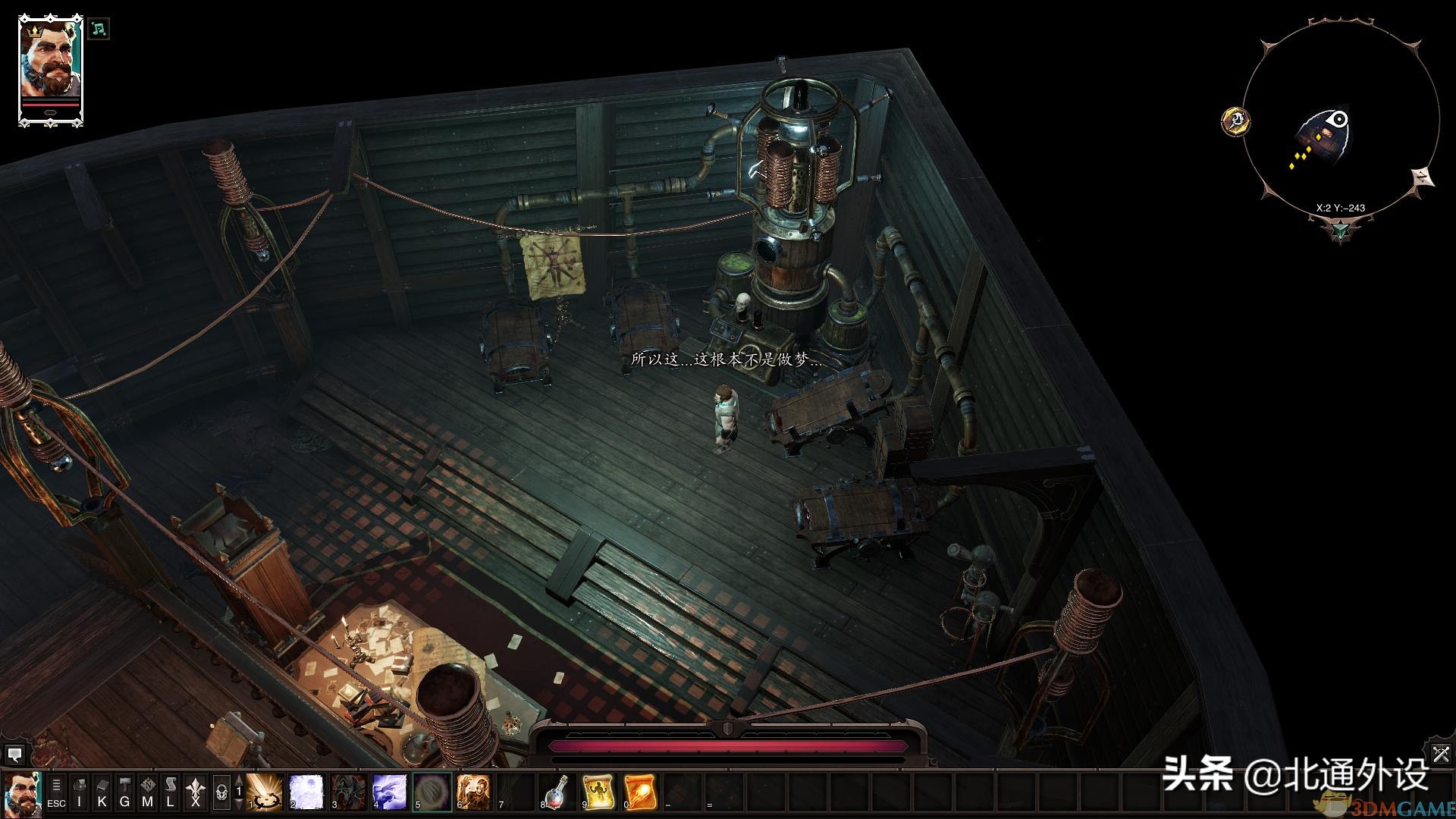Cast the blue pointing hand skill
The image size is (1456, 819).
[x=391, y=792]
